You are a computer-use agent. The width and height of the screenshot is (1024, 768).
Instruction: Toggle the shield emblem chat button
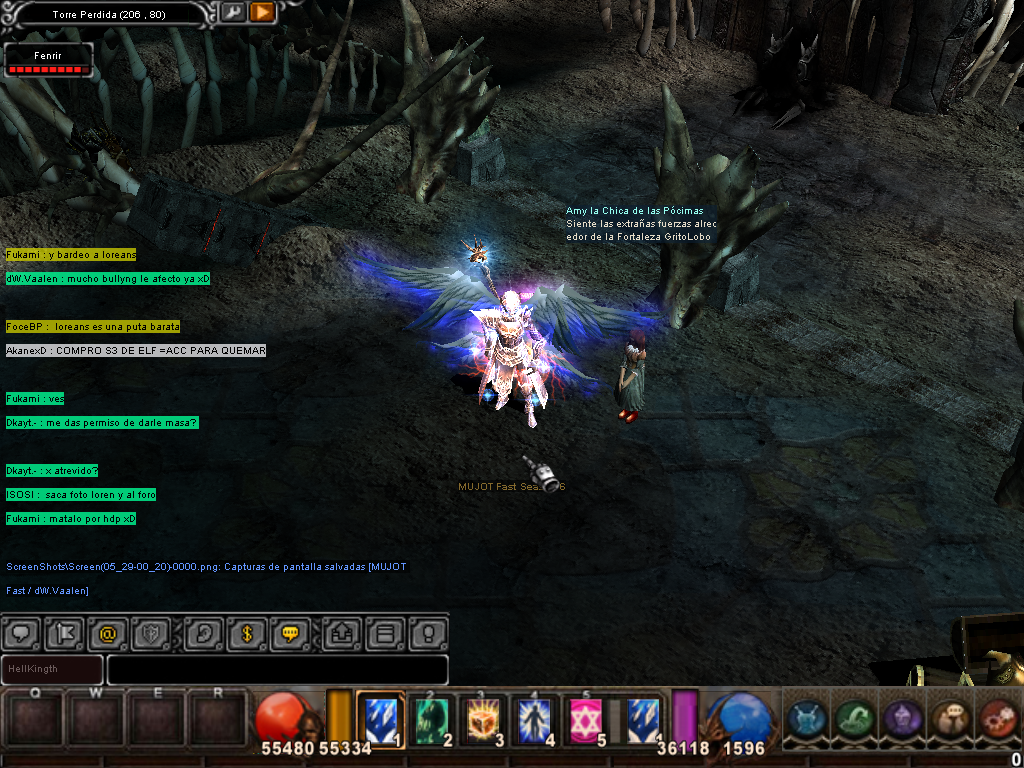pyautogui.click(x=152, y=633)
